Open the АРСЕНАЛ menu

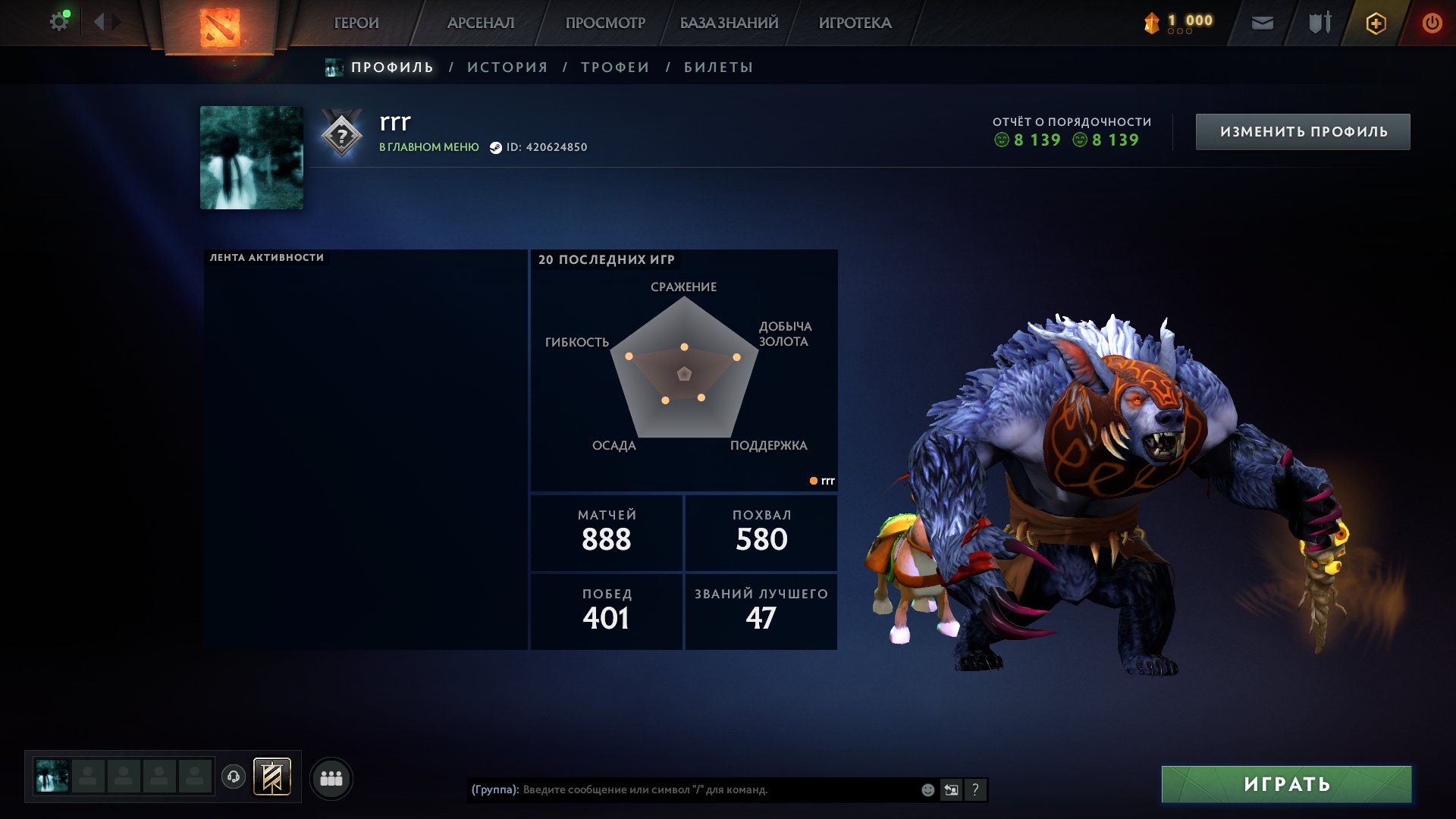click(481, 23)
